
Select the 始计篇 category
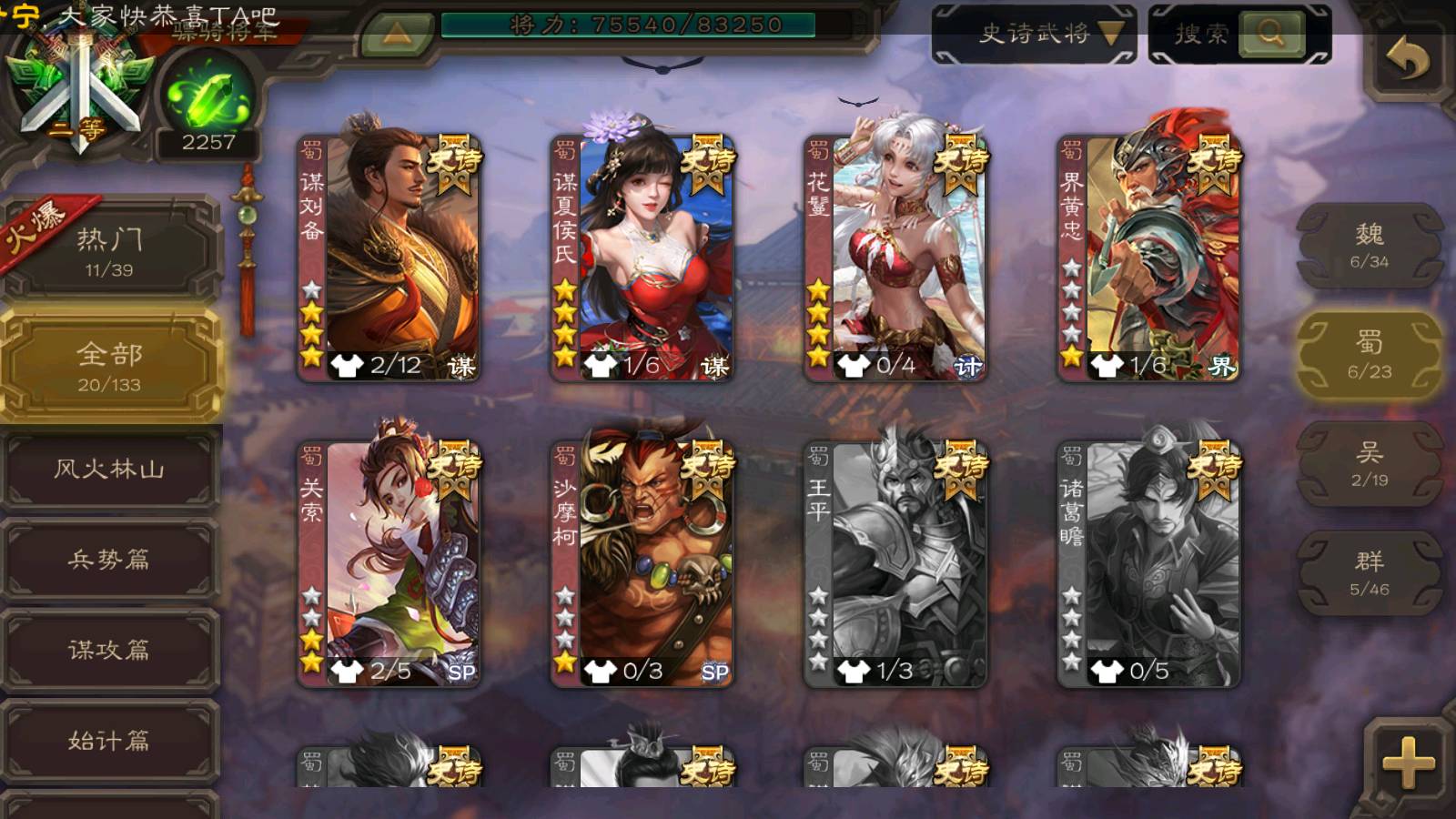[109, 741]
